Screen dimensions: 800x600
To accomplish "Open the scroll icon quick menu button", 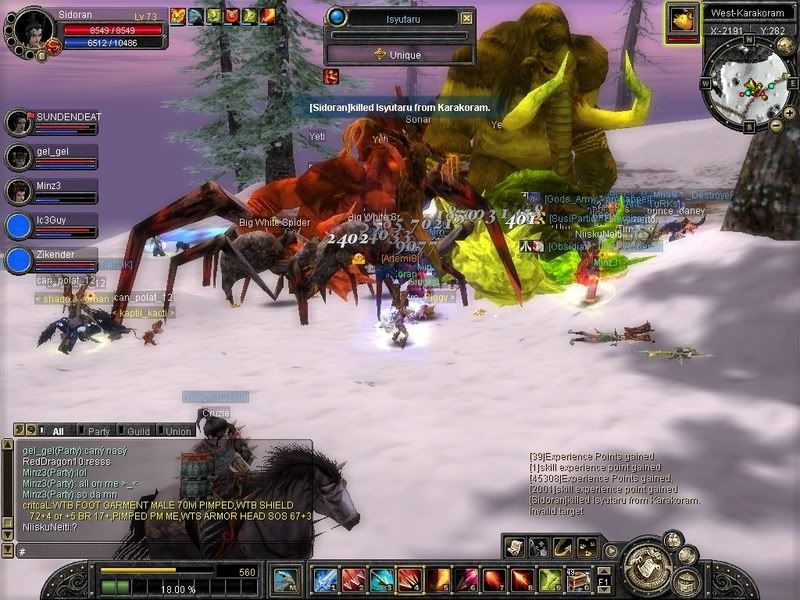I will point(514,546).
